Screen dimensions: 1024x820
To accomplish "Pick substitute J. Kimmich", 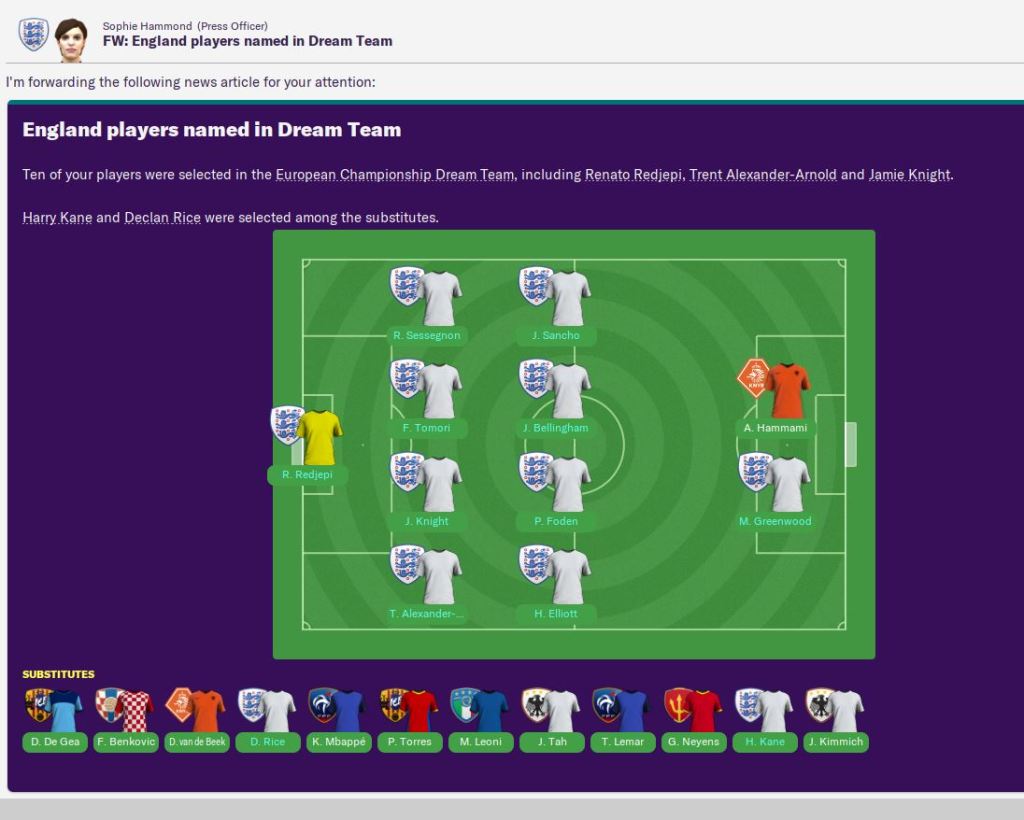I will (x=836, y=742).
